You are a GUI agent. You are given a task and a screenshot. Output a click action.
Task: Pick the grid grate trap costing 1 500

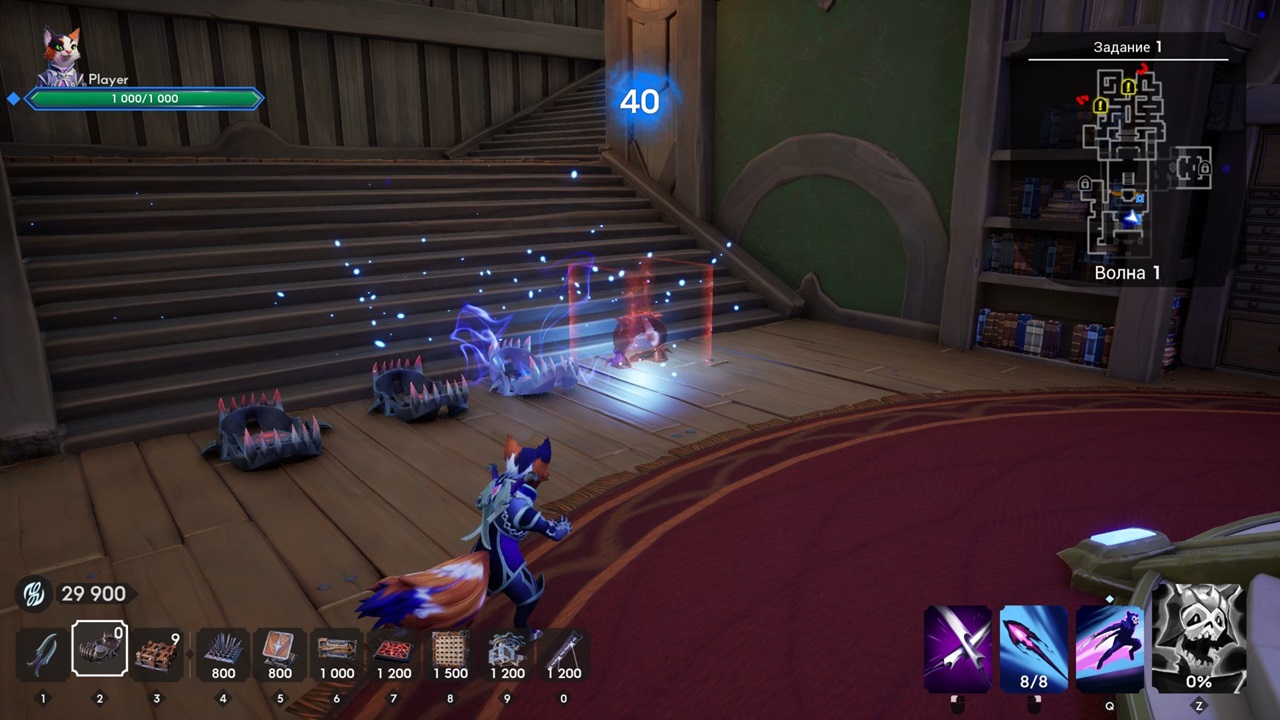tap(450, 653)
